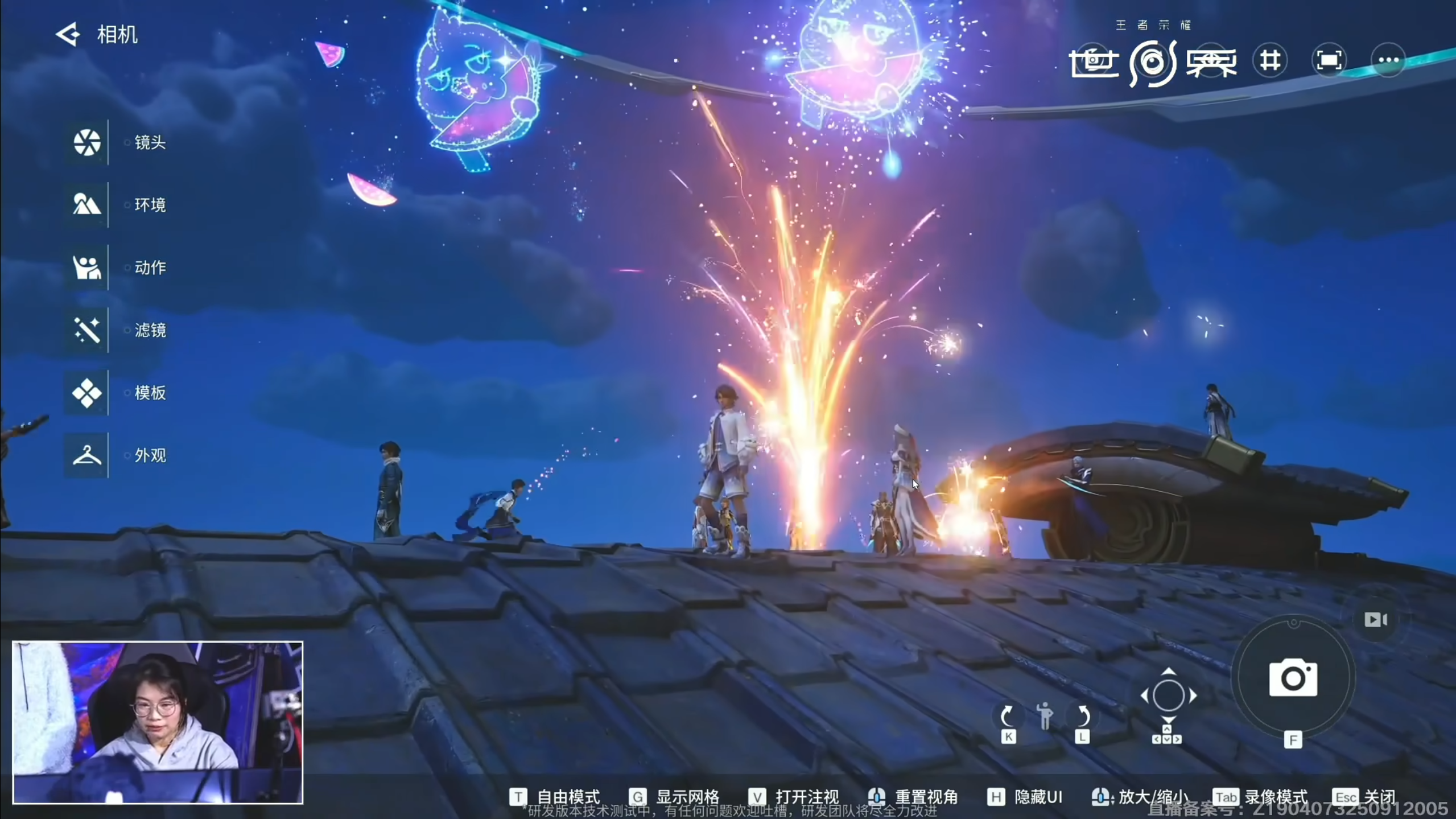
Task: Switch to video recording mode icon
Action: click(1375, 619)
